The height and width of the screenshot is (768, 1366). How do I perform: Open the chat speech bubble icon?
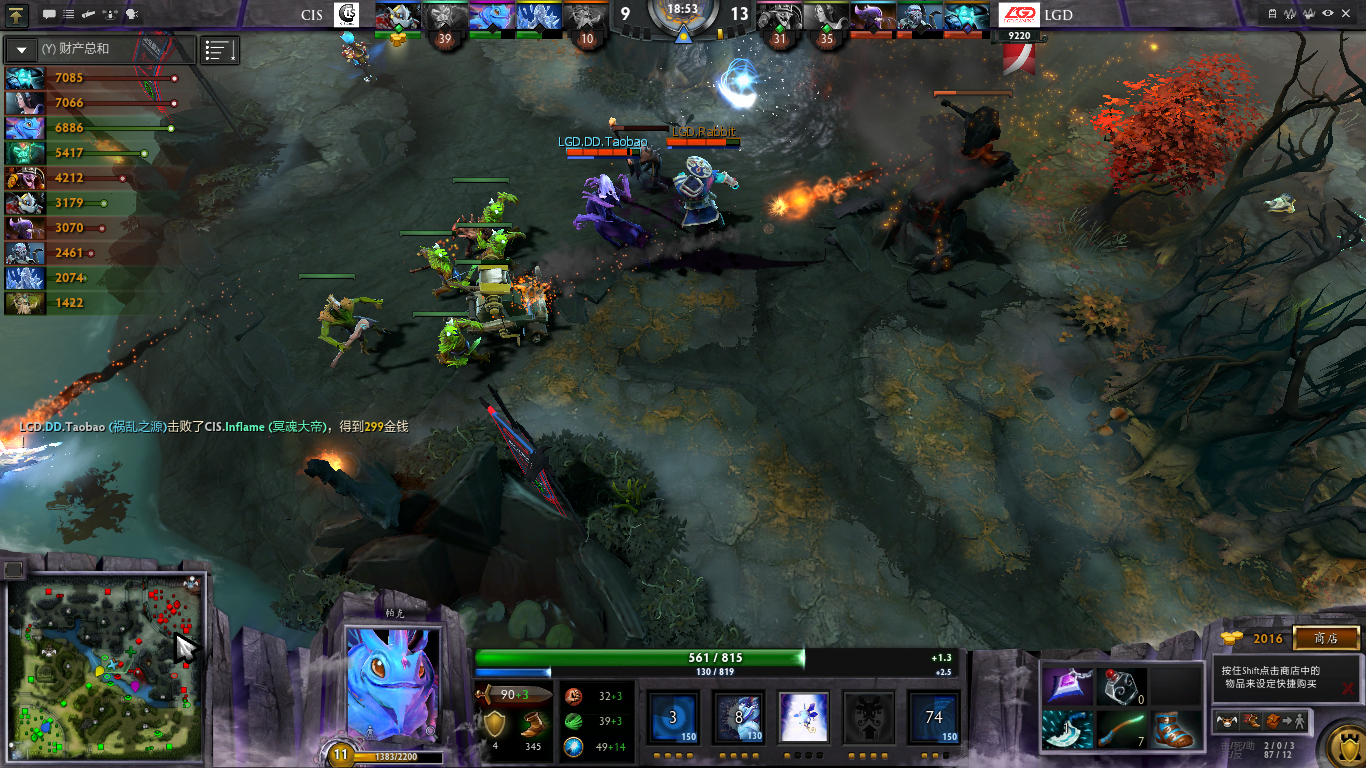pyautogui.click(x=49, y=15)
